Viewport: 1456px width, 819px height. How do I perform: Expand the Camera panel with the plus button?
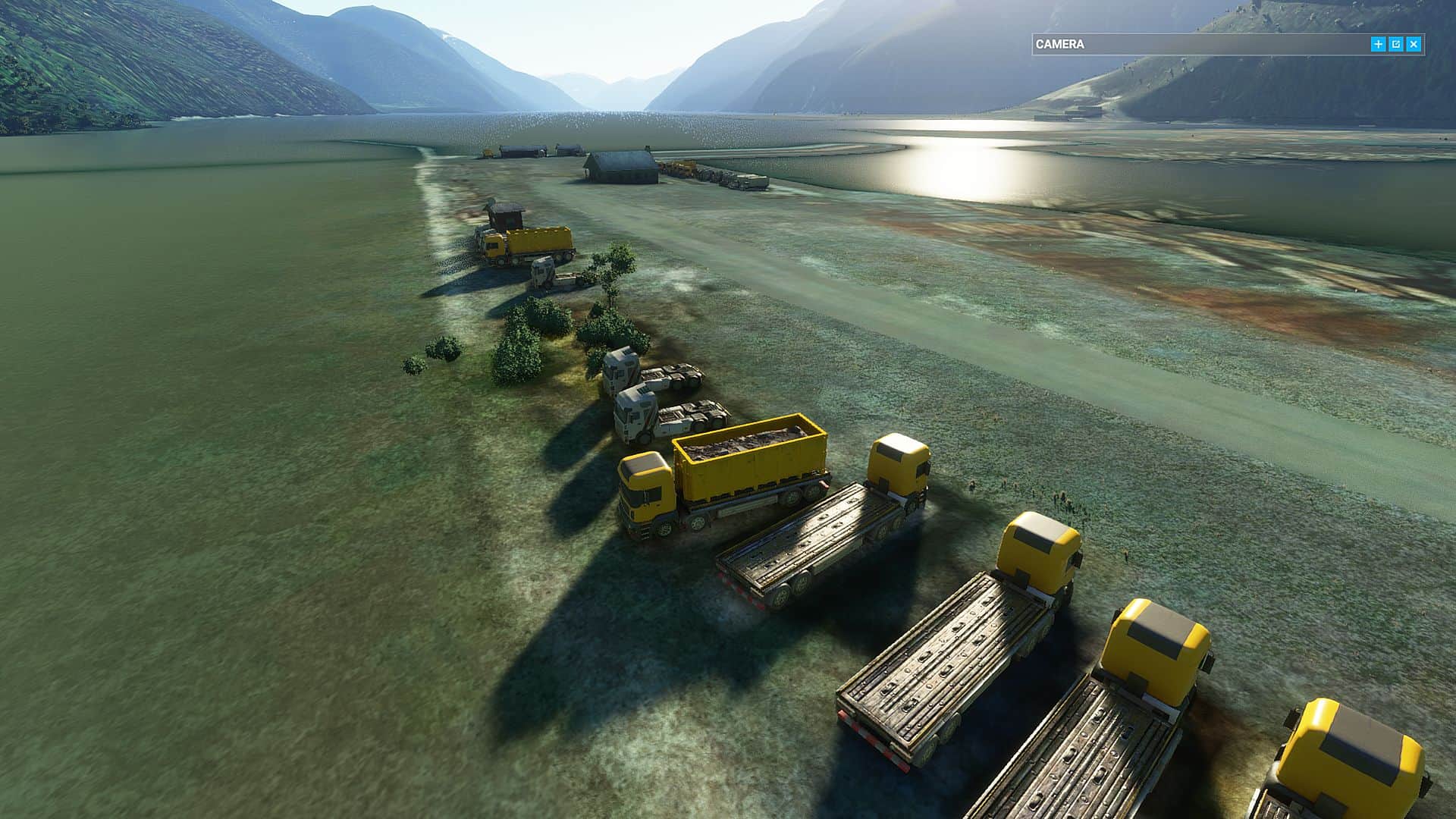1378,45
